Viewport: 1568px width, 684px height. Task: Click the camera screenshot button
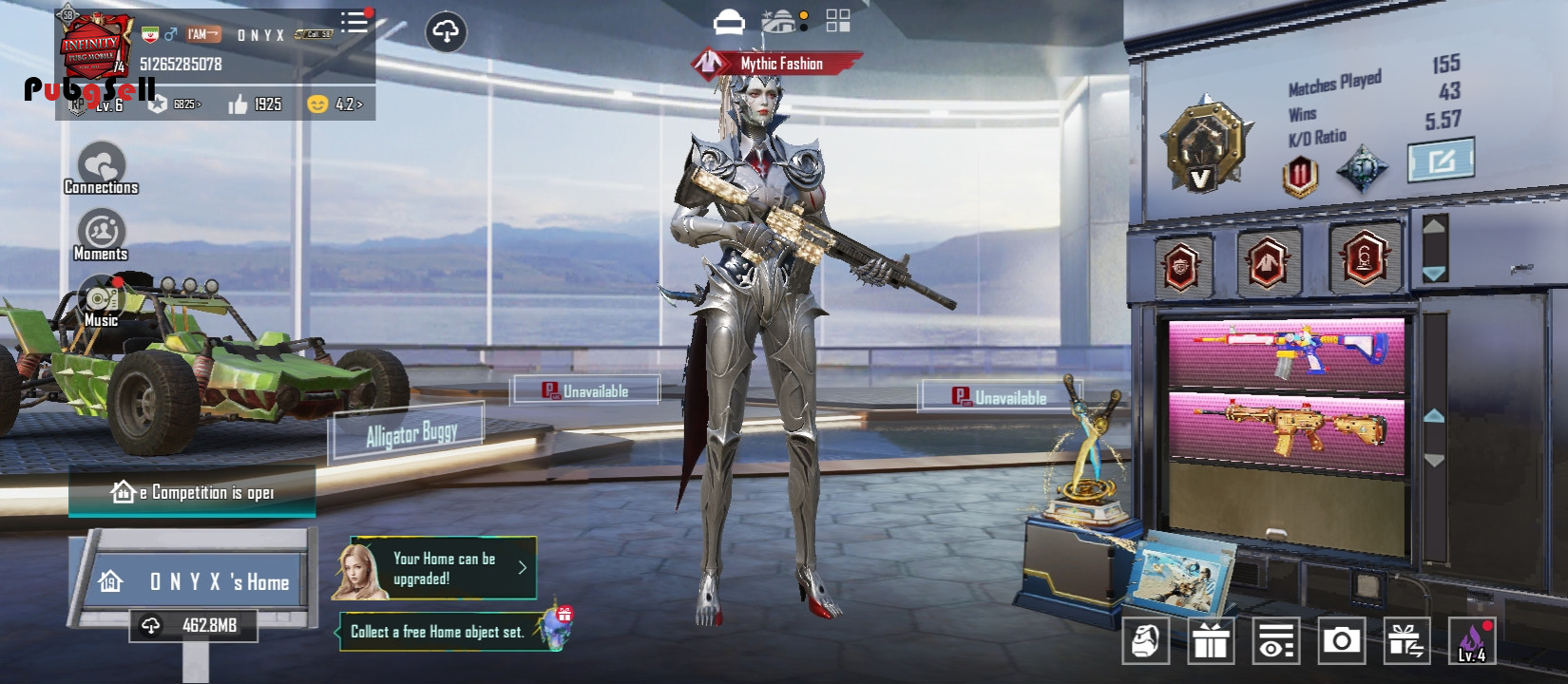tap(1341, 641)
